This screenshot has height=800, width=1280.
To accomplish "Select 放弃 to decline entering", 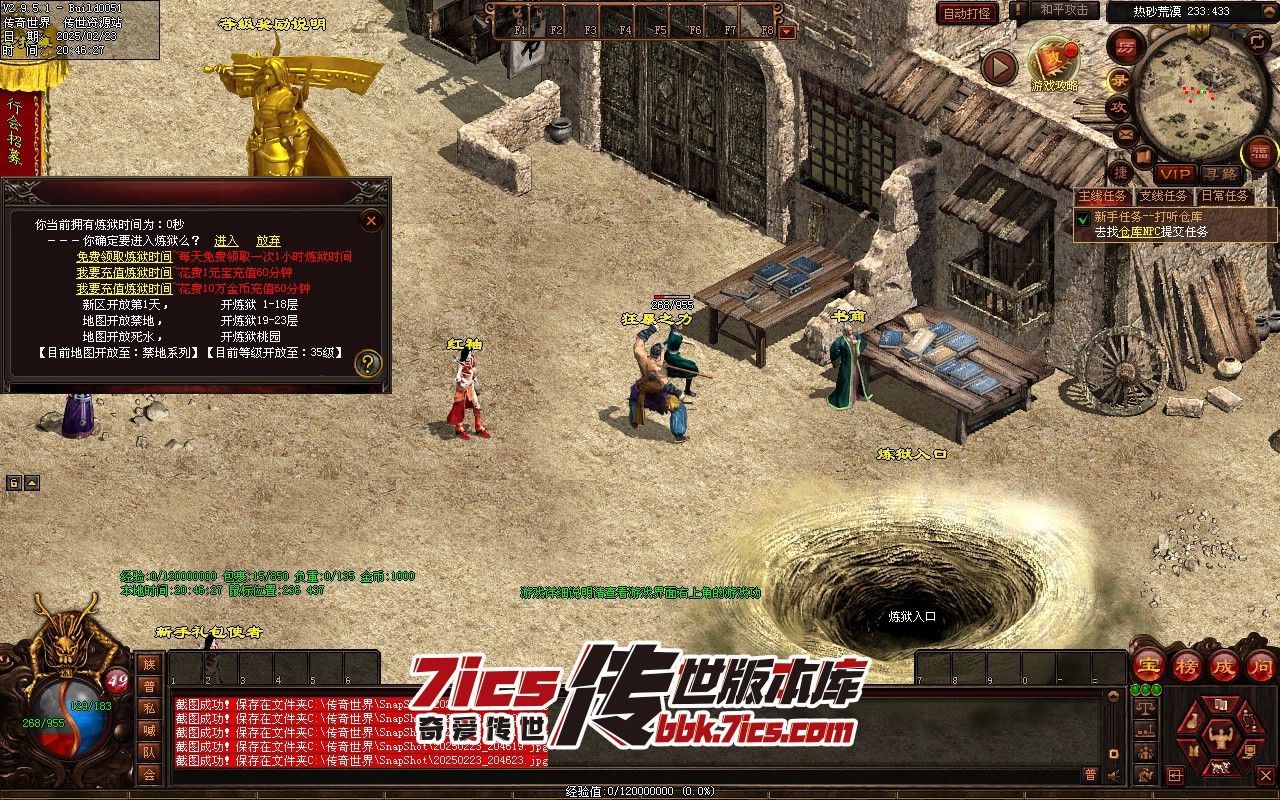I will coord(268,241).
